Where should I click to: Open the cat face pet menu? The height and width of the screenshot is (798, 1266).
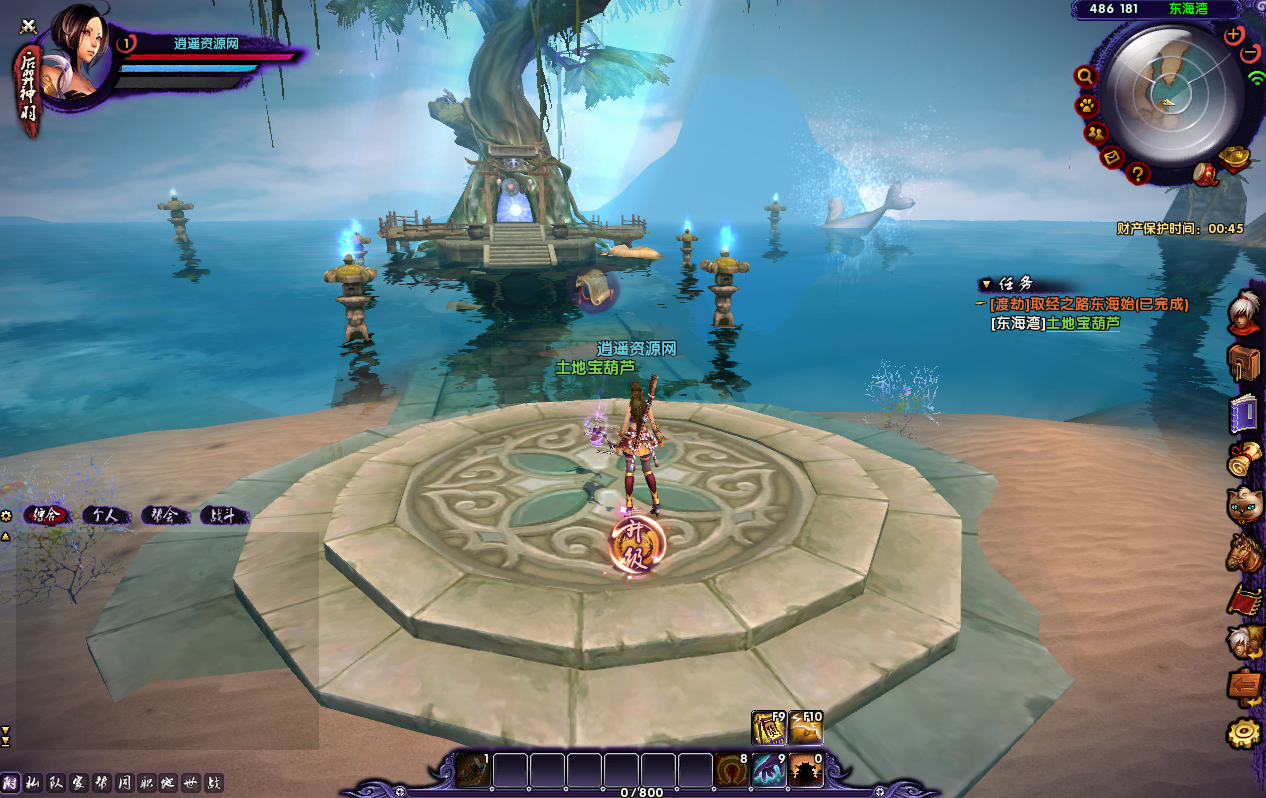coord(1244,504)
